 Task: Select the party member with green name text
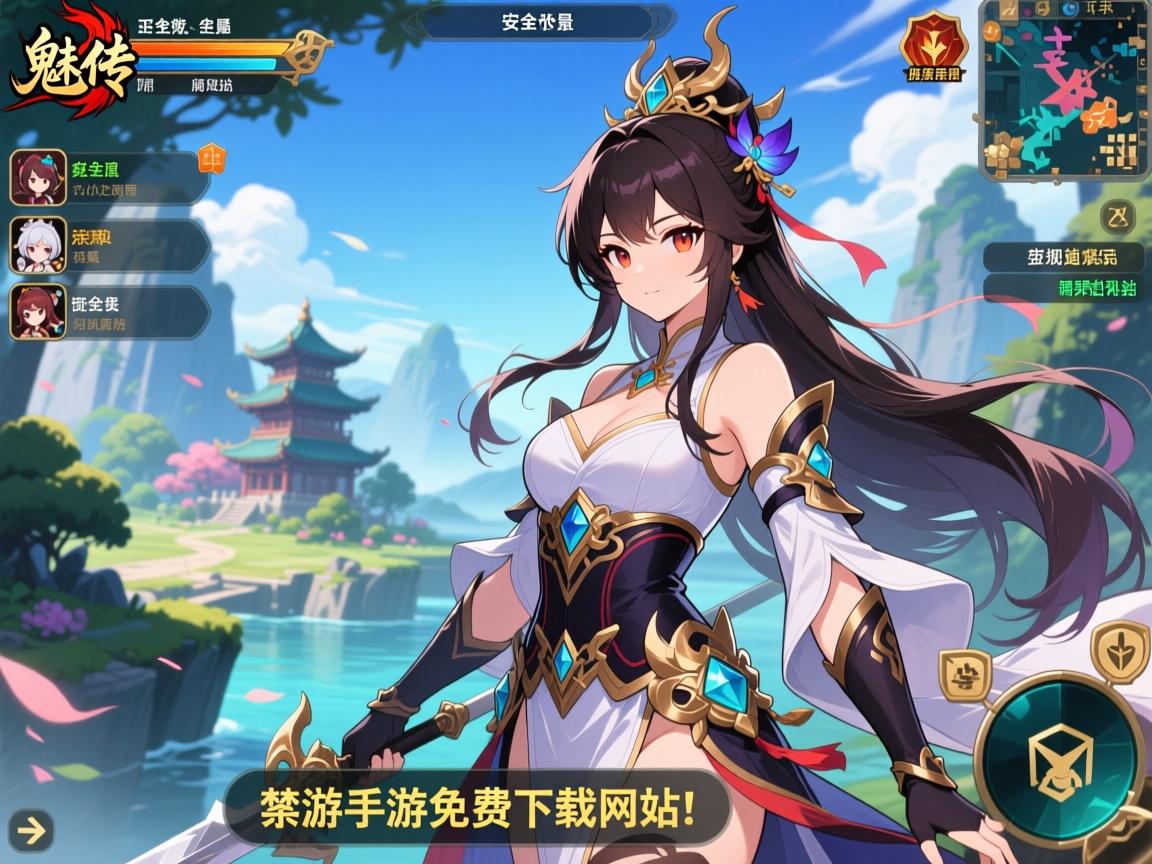click(x=110, y=178)
